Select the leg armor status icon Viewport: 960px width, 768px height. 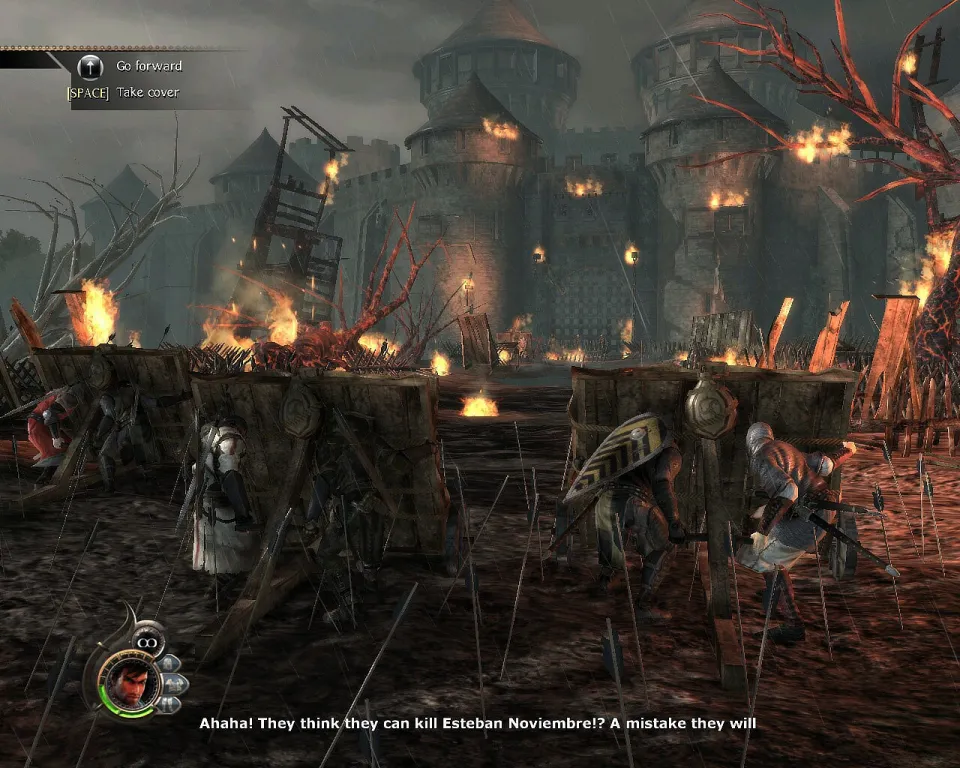point(168,702)
